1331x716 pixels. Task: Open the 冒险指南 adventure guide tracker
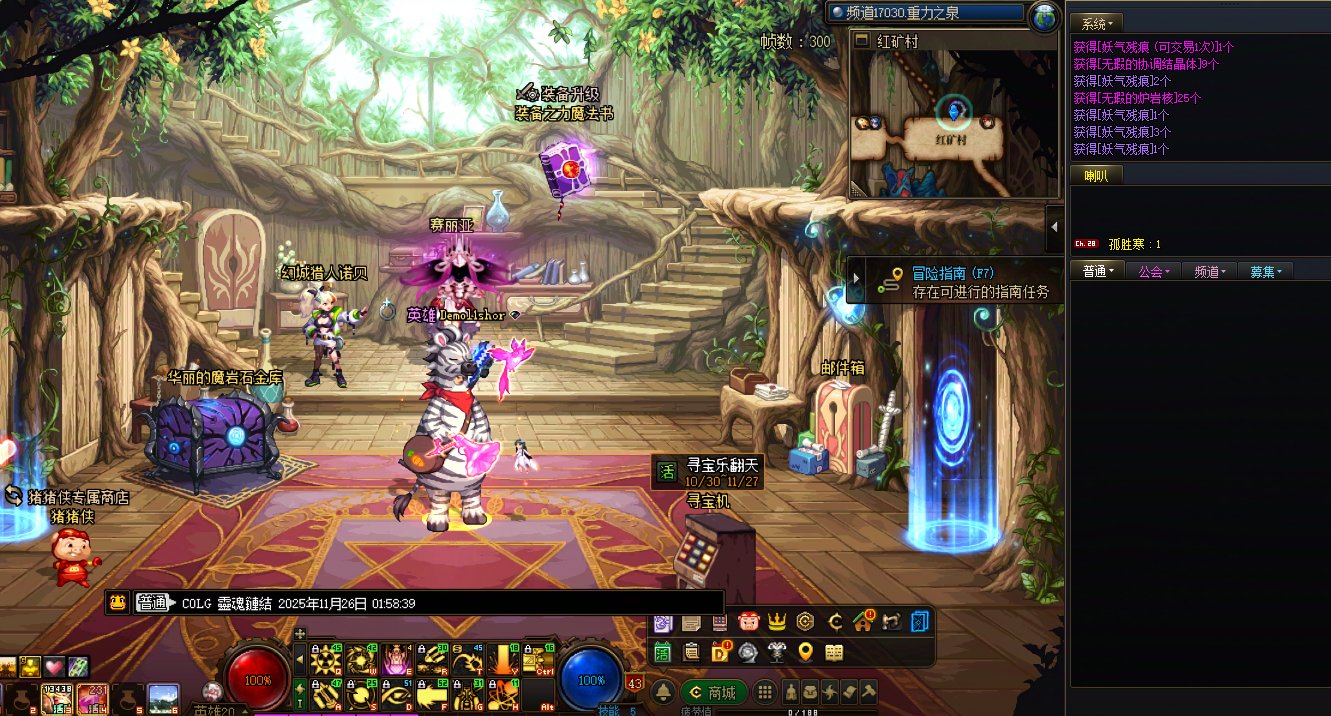click(x=955, y=282)
